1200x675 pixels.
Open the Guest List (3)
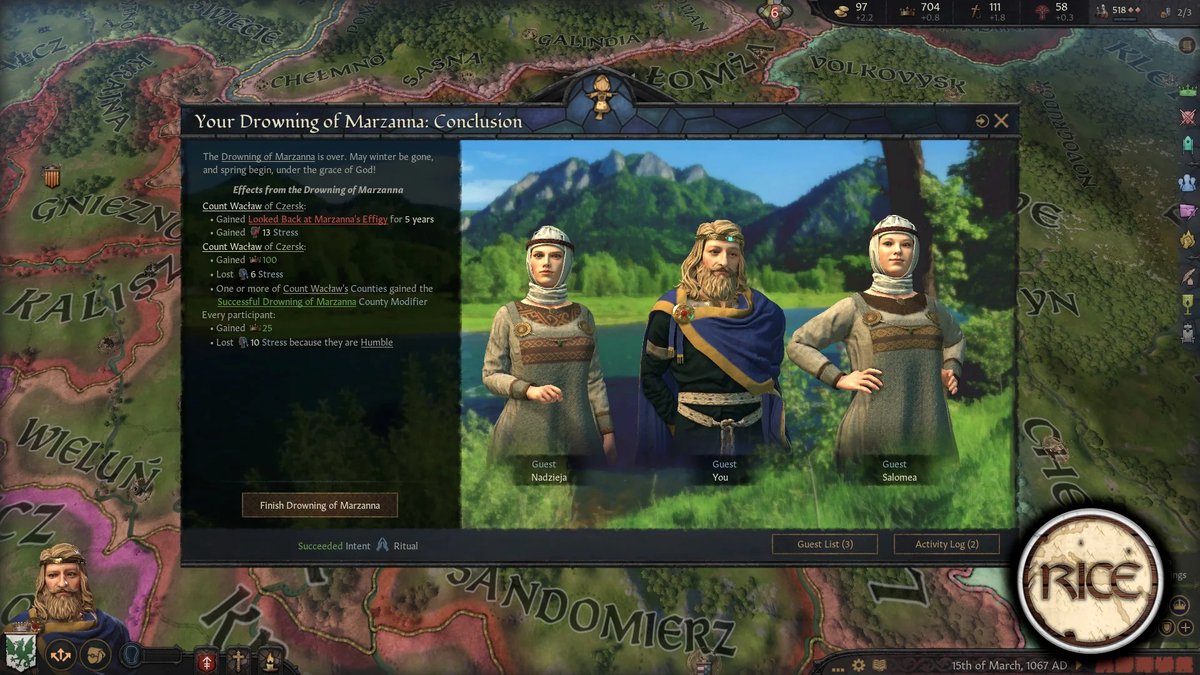(825, 544)
